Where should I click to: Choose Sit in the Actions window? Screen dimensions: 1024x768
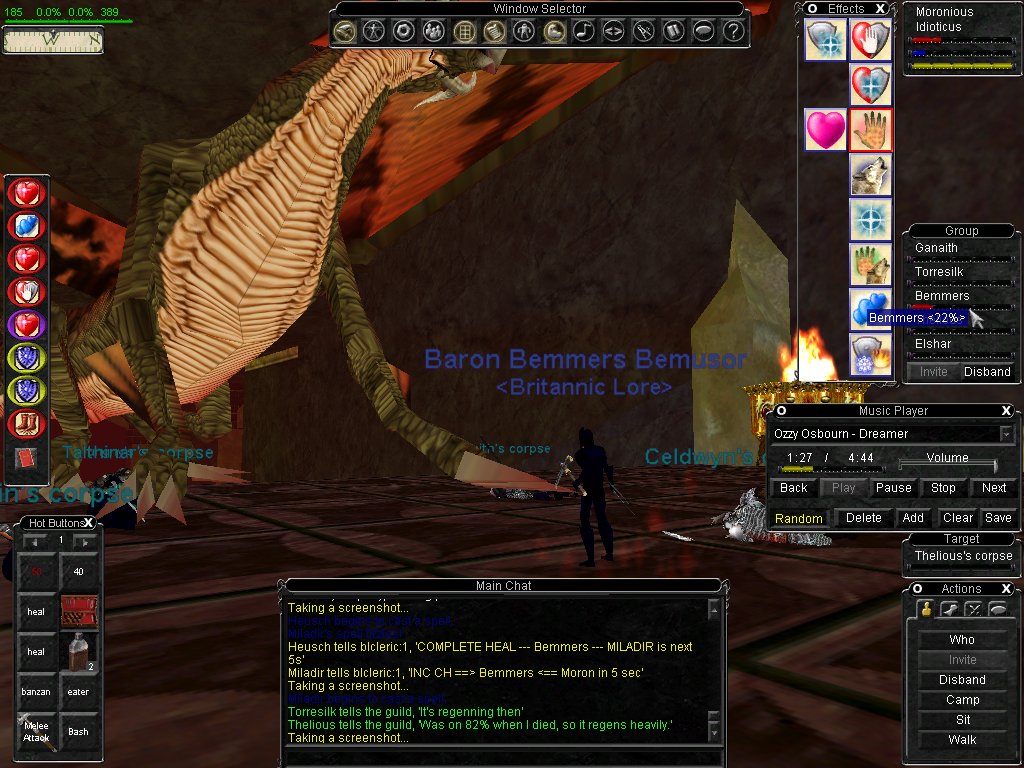962,720
